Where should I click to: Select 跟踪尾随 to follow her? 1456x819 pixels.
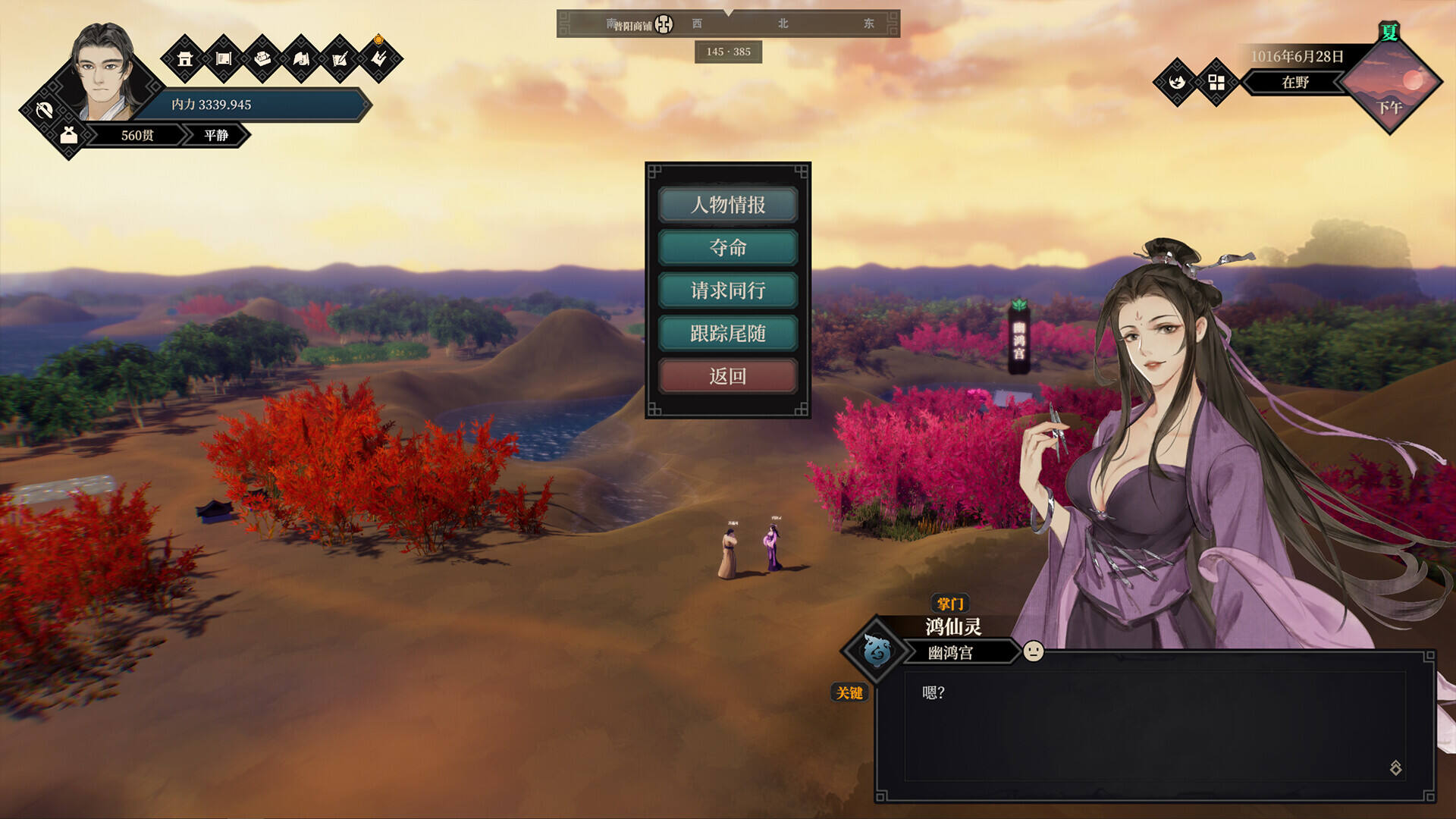pos(727,333)
